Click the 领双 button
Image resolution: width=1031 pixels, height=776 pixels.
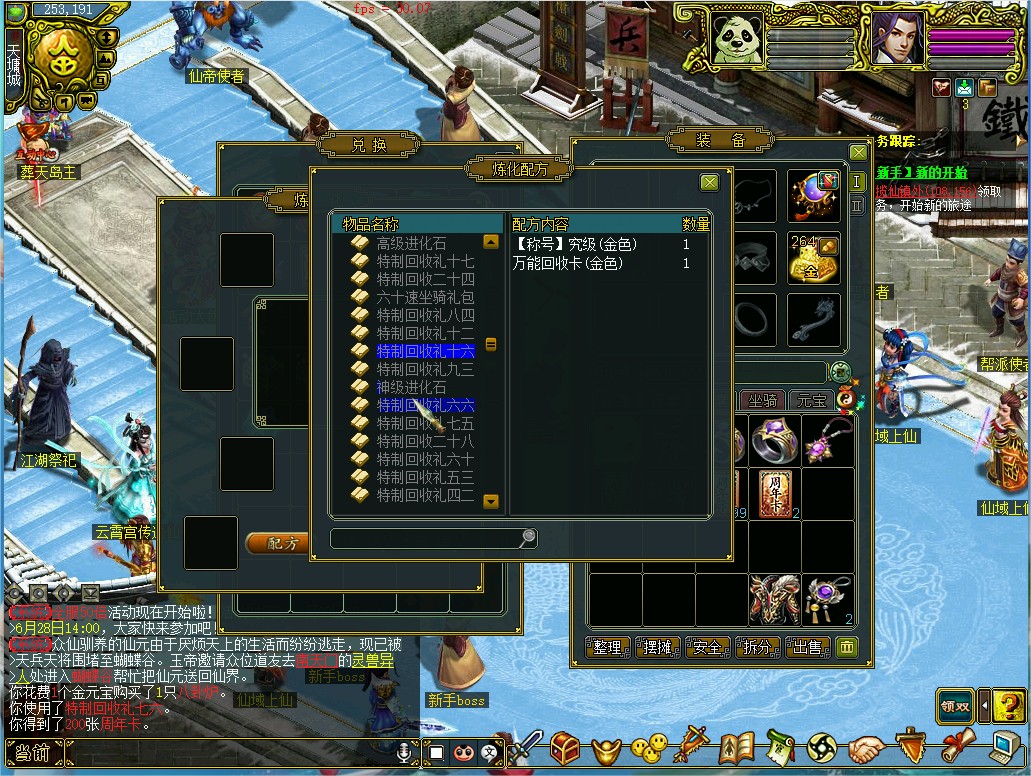point(955,705)
